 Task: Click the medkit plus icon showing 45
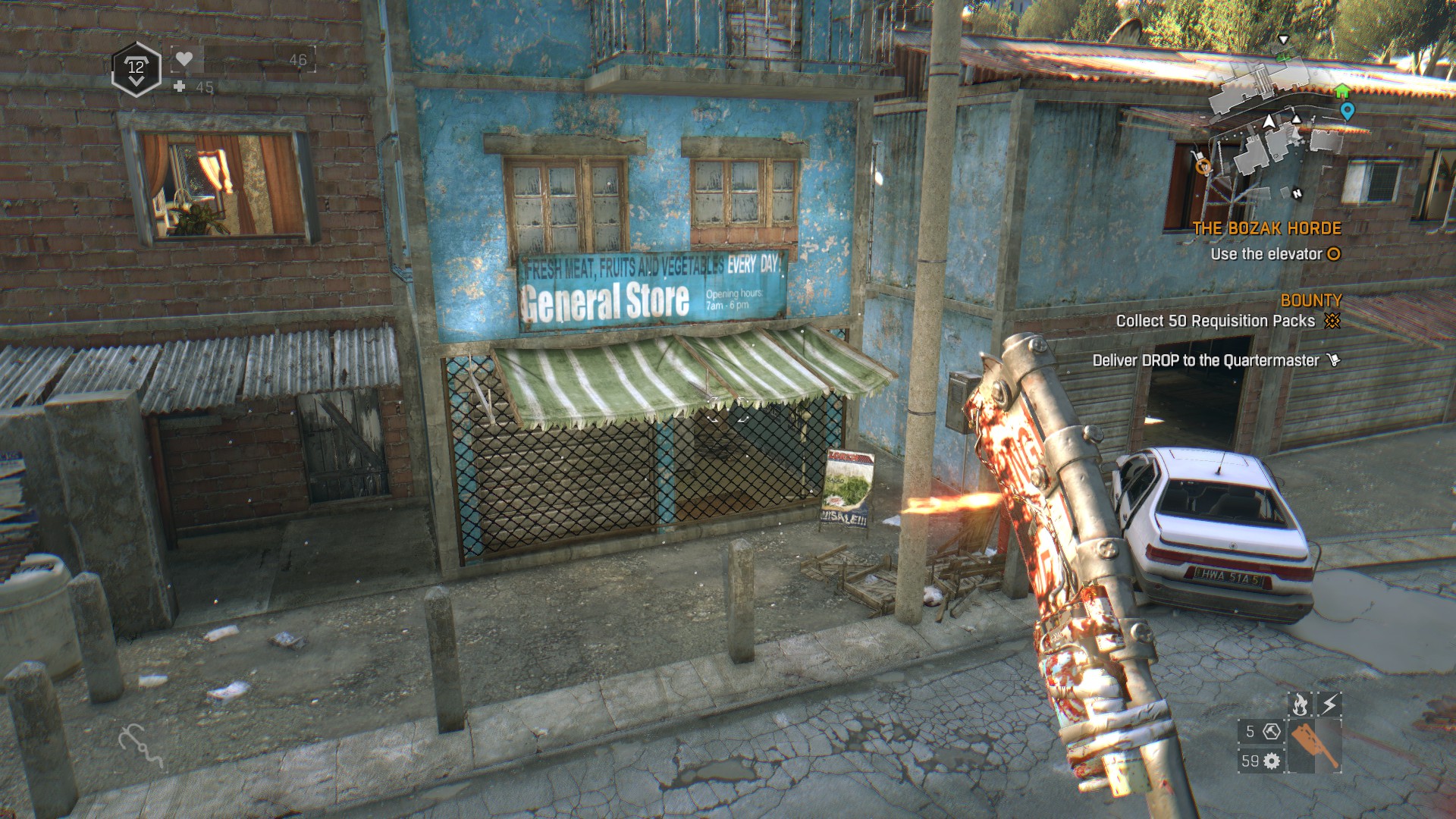[179, 87]
